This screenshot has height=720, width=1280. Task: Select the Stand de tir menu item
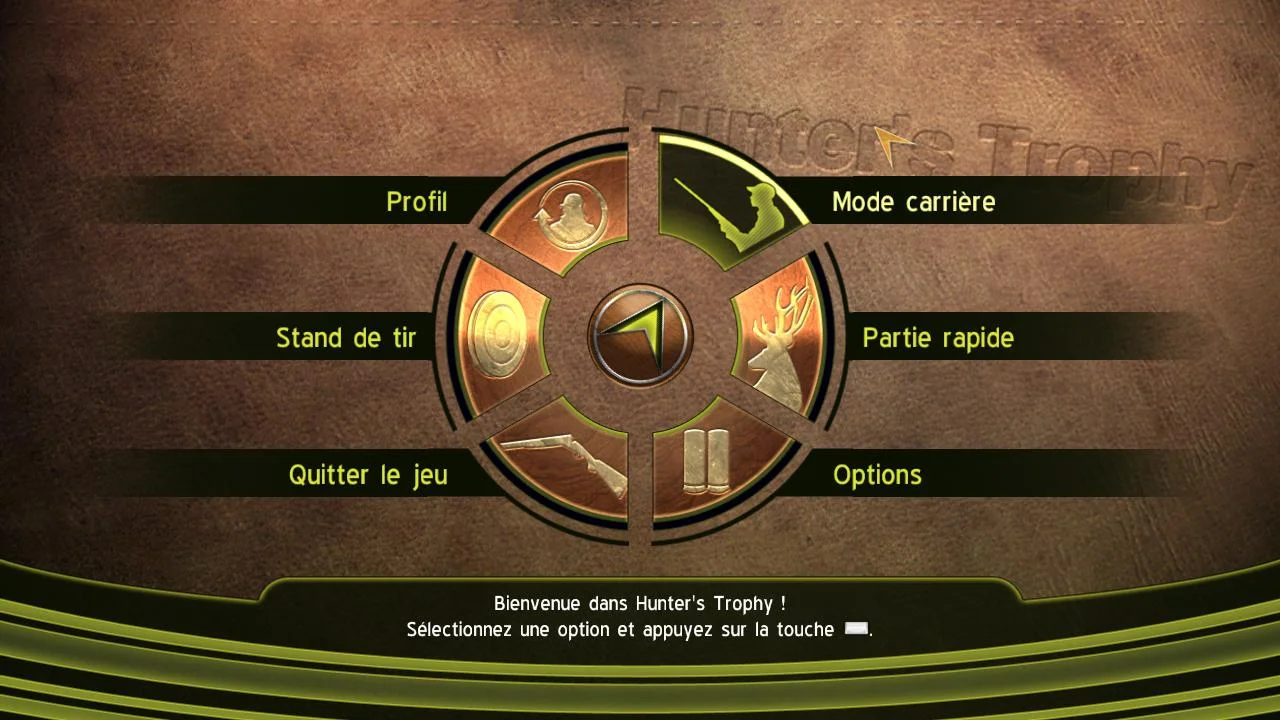(345, 338)
